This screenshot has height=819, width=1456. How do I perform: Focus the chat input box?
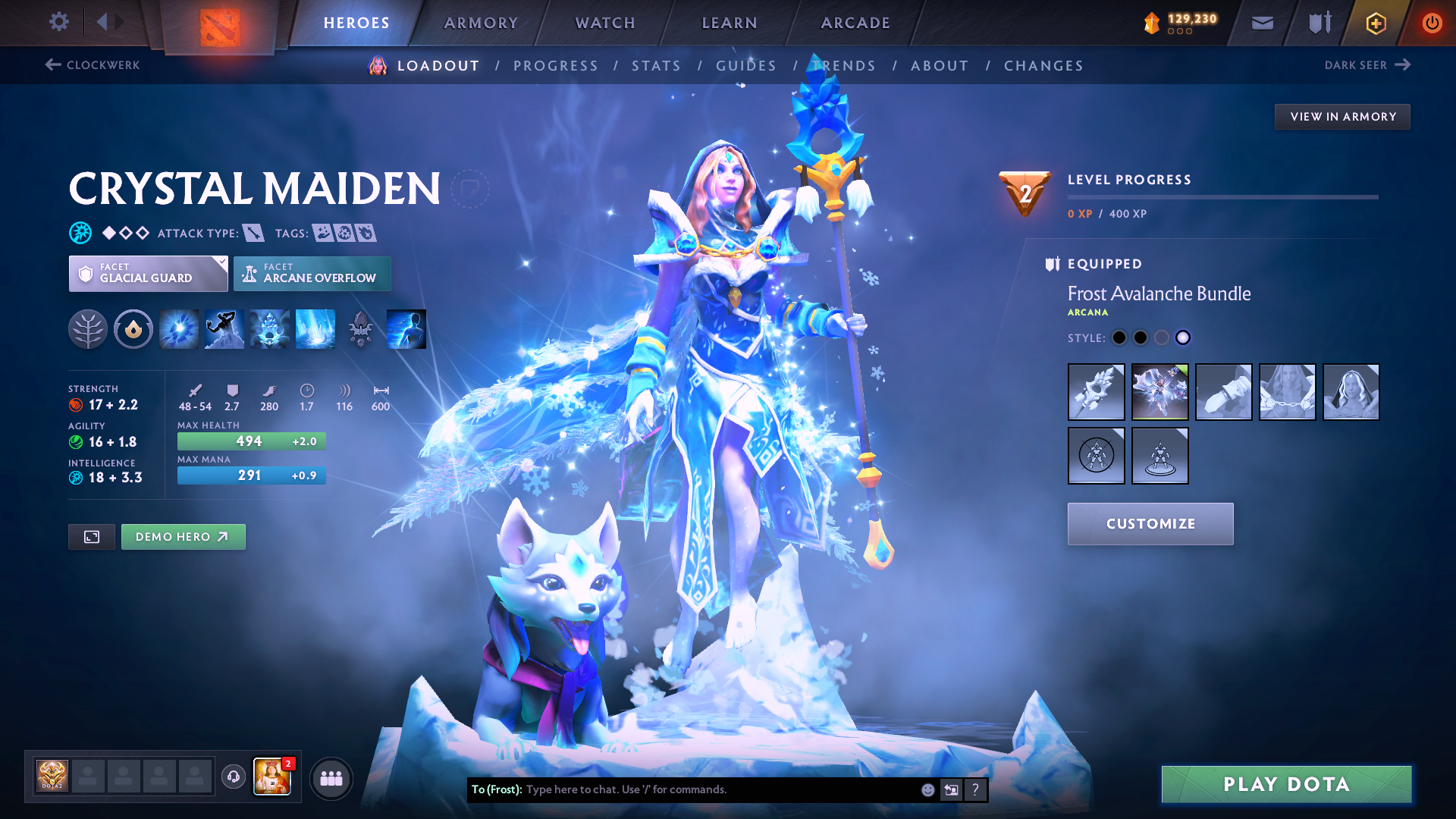[720, 789]
